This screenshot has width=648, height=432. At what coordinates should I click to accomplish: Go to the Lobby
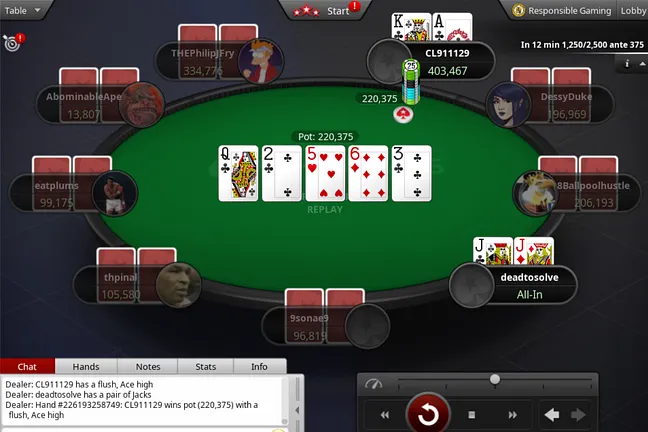633,10
